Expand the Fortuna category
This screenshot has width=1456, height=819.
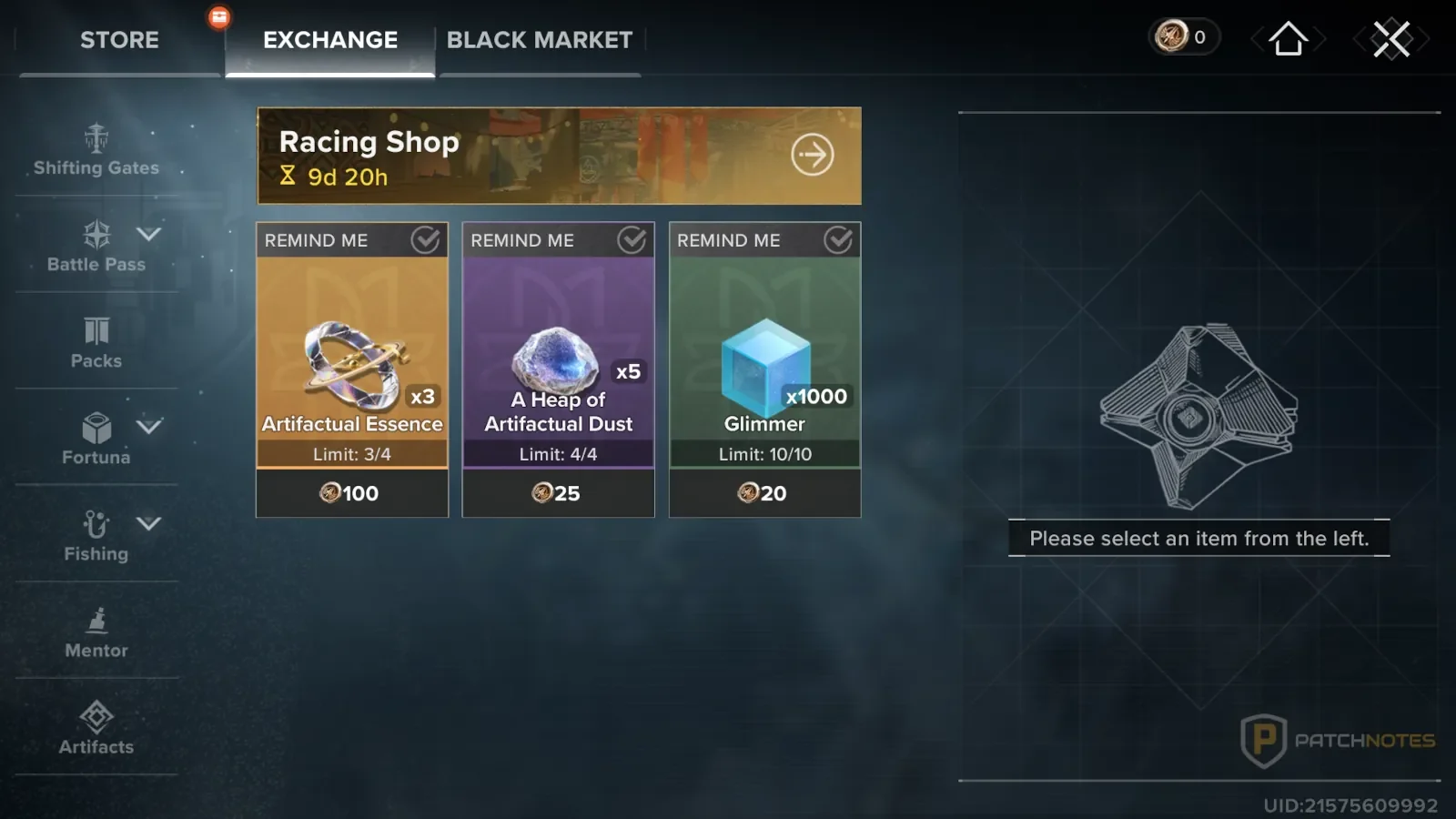(148, 427)
